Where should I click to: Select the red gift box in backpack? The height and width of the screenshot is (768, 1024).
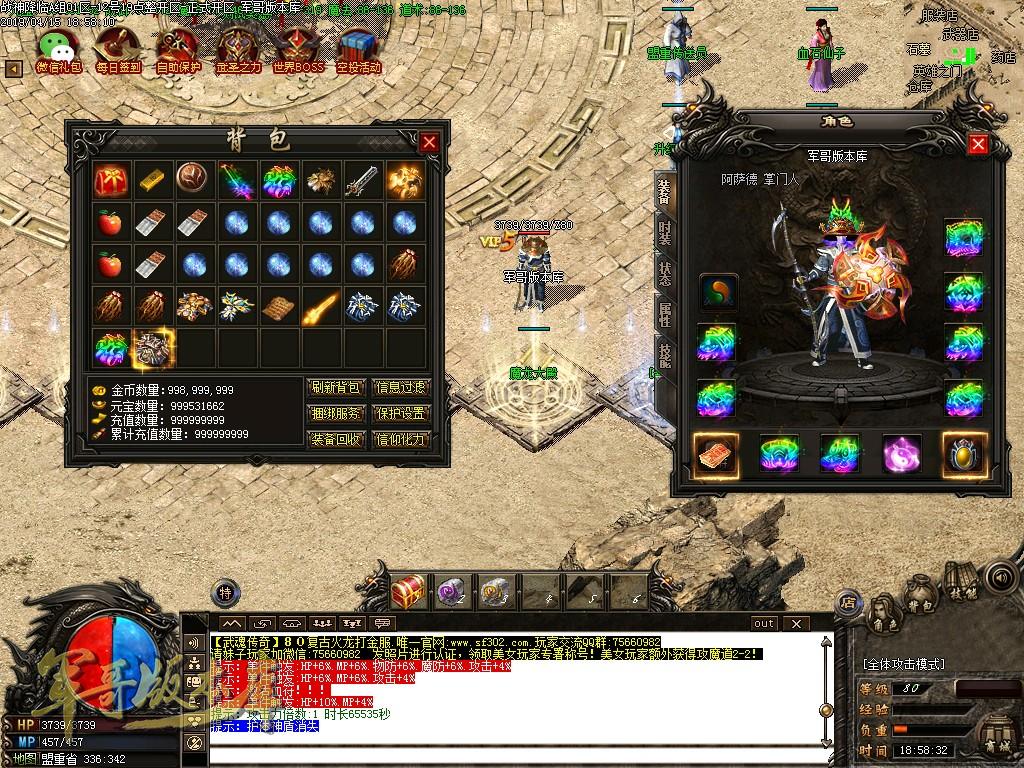click(110, 181)
